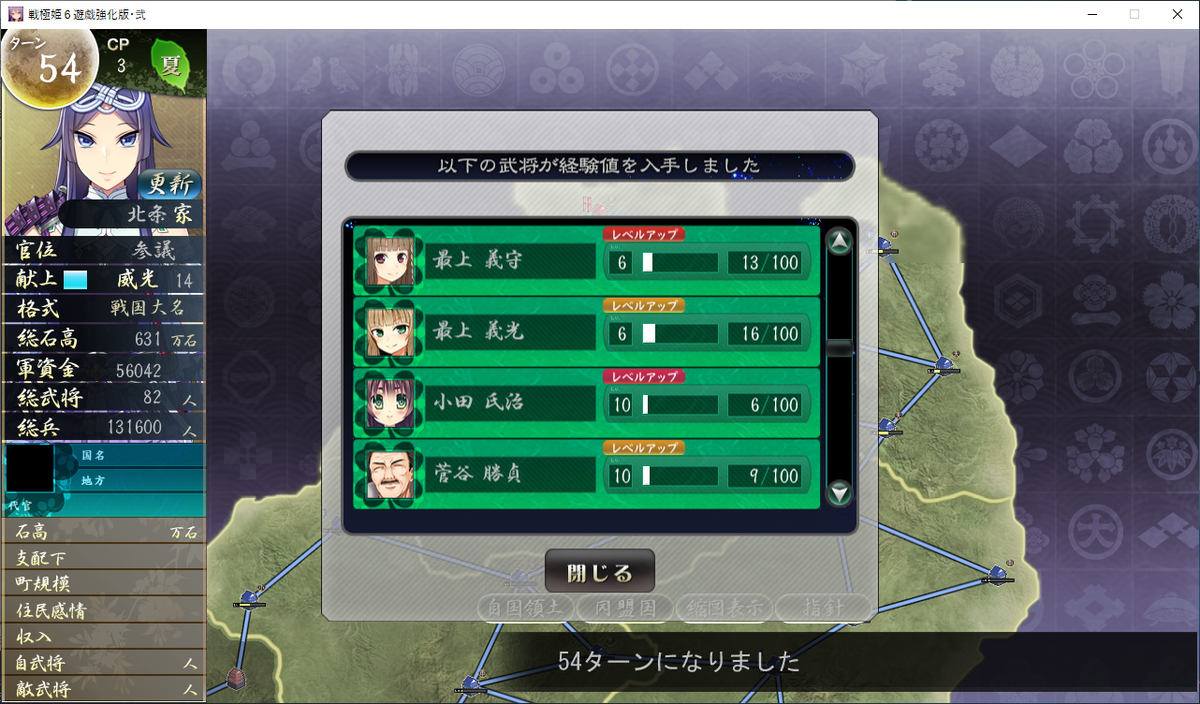Pick the 菅谷 勝貞 entry
This screenshot has height=704, width=1200.
click(x=586, y=475)
